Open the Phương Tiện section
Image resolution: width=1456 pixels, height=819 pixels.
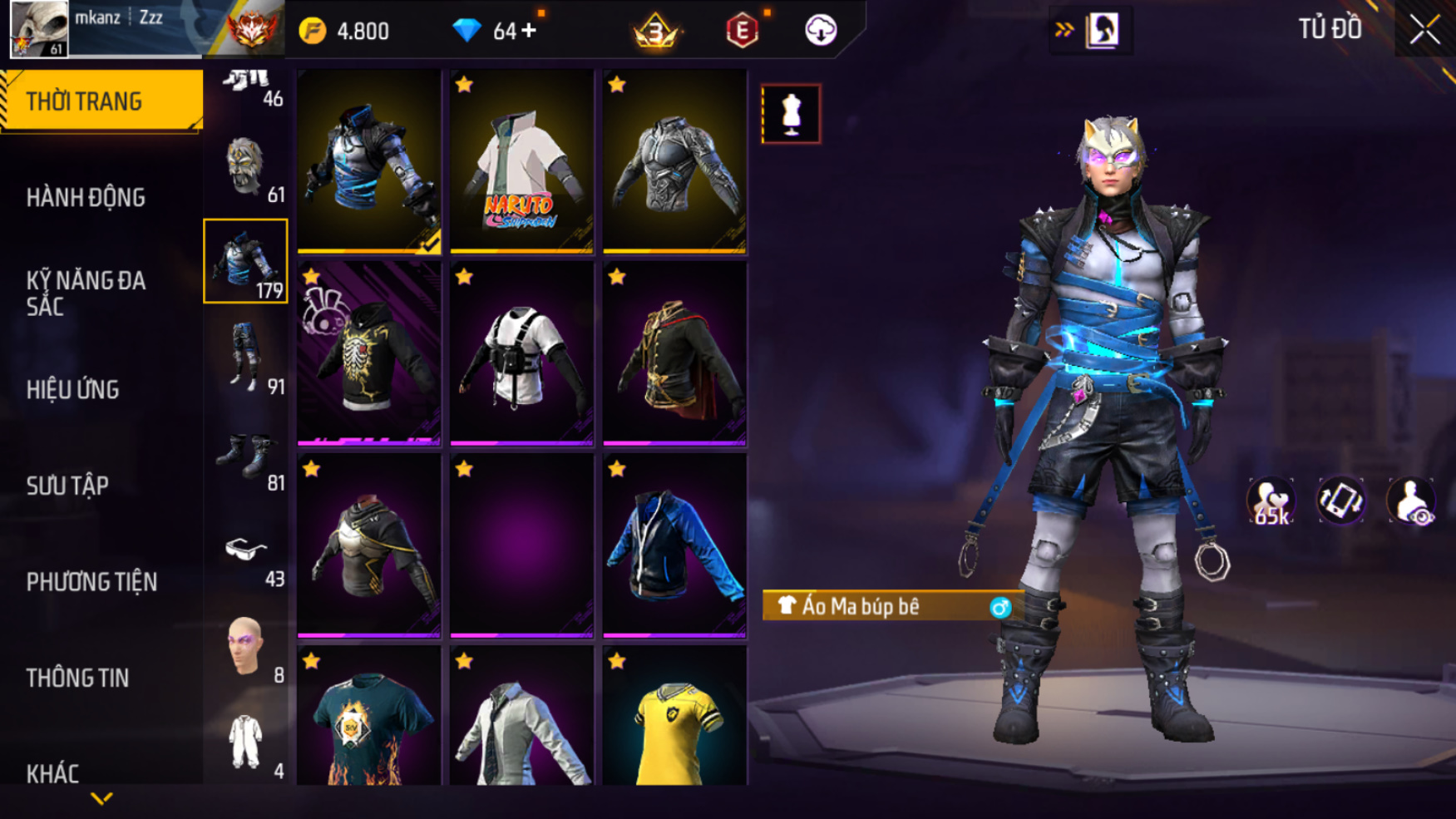tap(91, 582)
